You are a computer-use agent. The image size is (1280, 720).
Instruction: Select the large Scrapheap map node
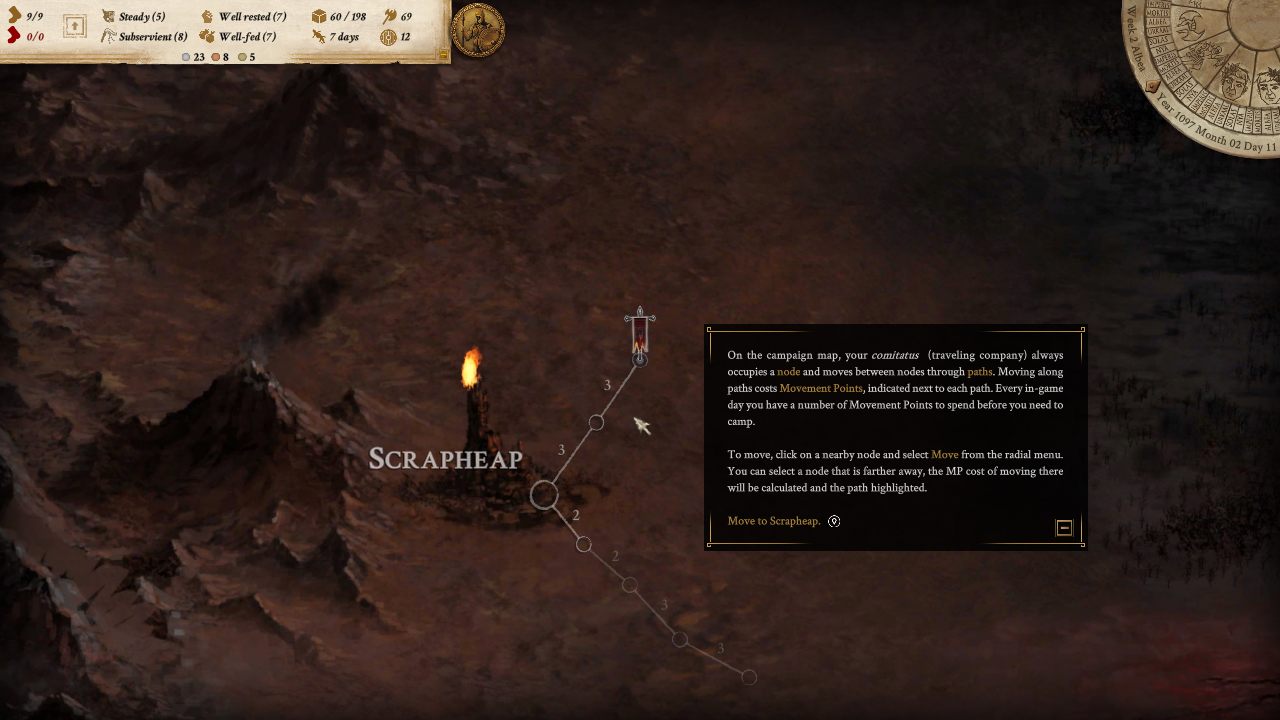click(544, 494)
